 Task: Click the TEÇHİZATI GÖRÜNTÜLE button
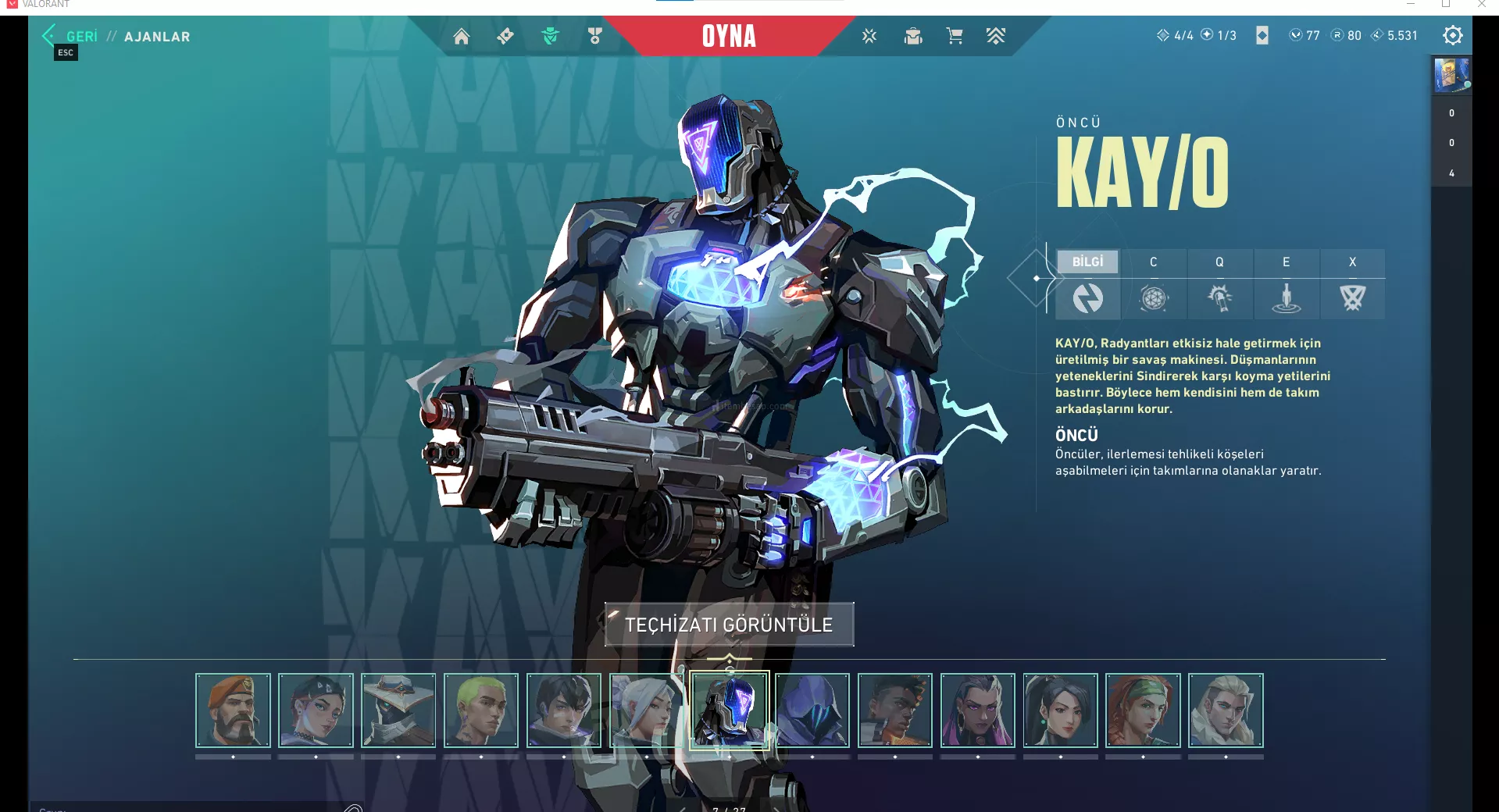[729, 625]
